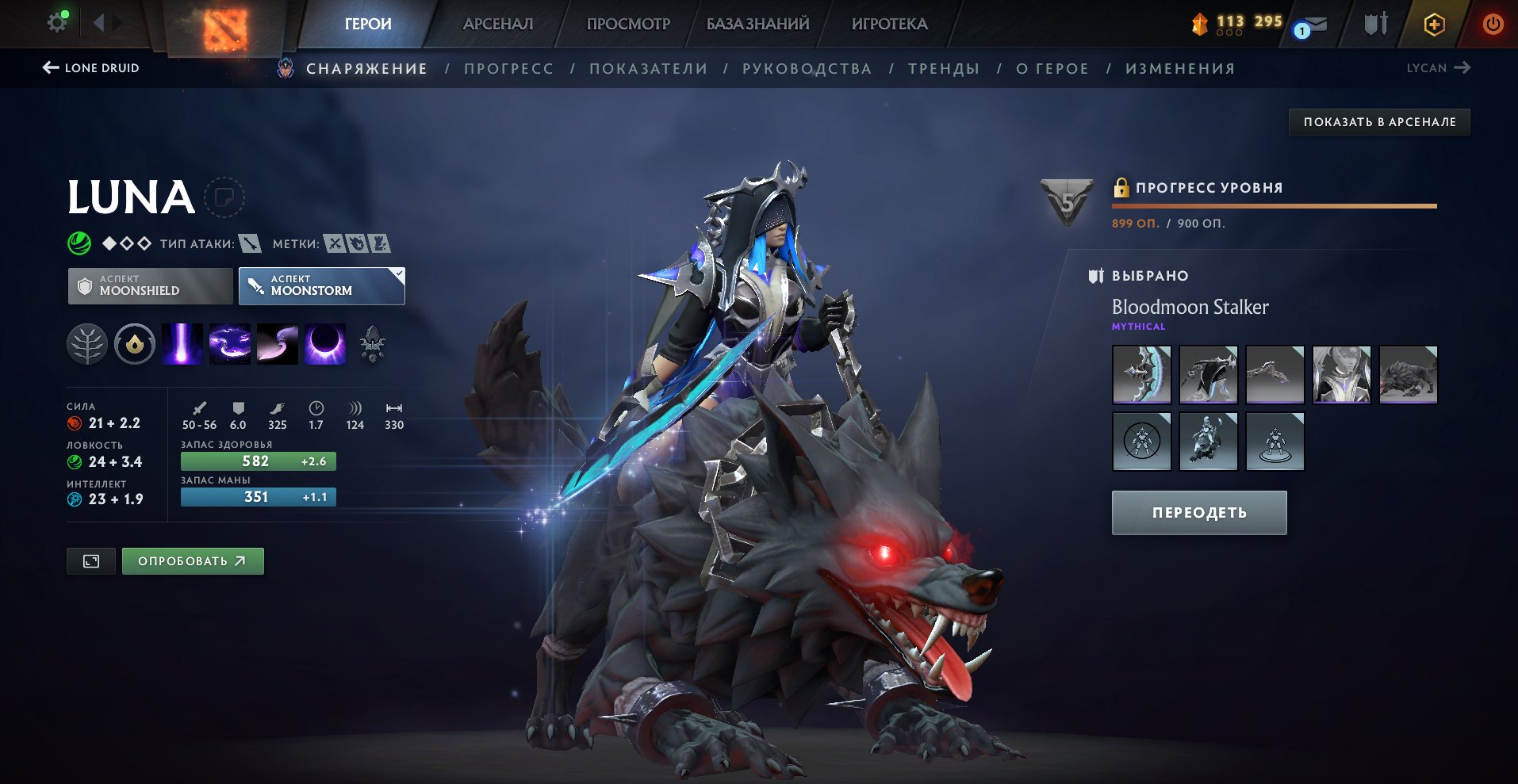Open the ПРОГРЕСС sub-tab
The width and height of the screenshot is (1518, 784).
click(x=508, y=68)
